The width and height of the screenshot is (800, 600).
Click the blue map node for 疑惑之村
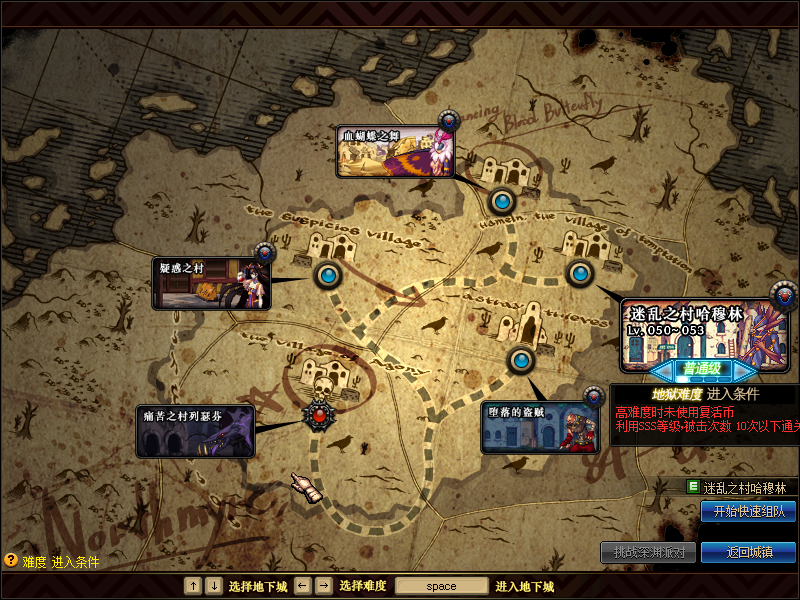pos(328,274)
